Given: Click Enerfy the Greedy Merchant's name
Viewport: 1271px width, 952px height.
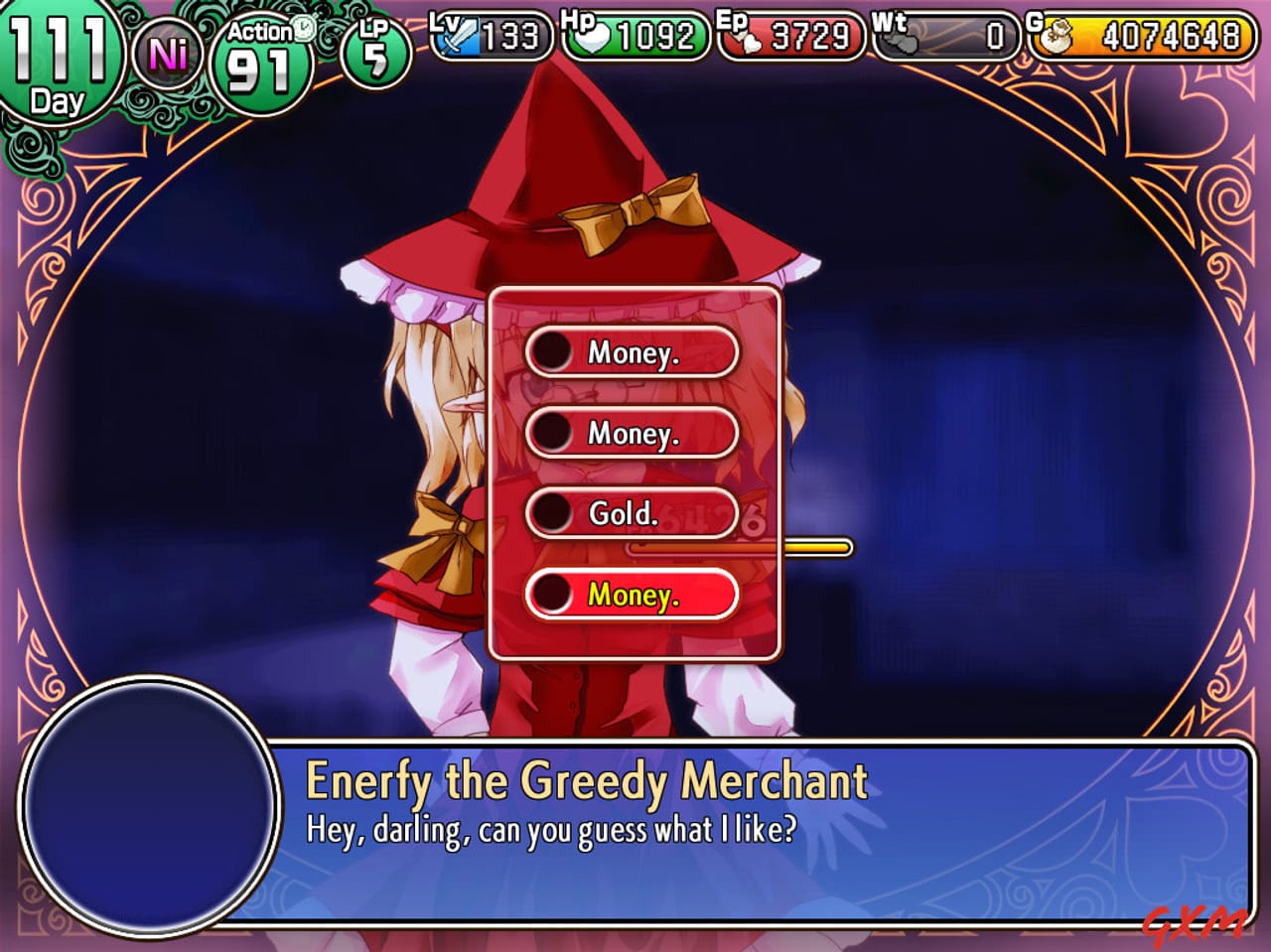Looking at the screenshot, I should 586,782.
